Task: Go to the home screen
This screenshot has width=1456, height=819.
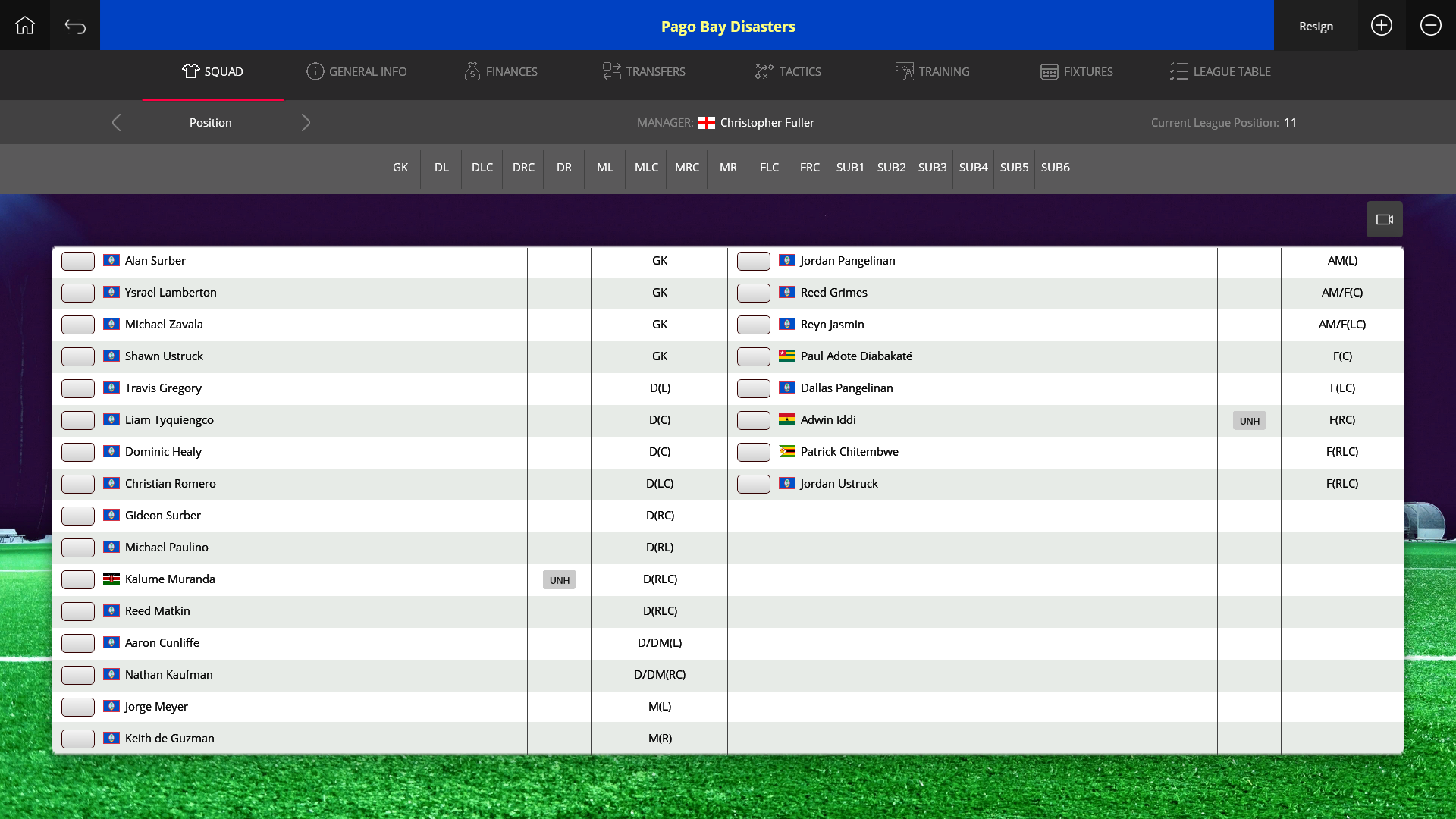Action: point(25,26)
